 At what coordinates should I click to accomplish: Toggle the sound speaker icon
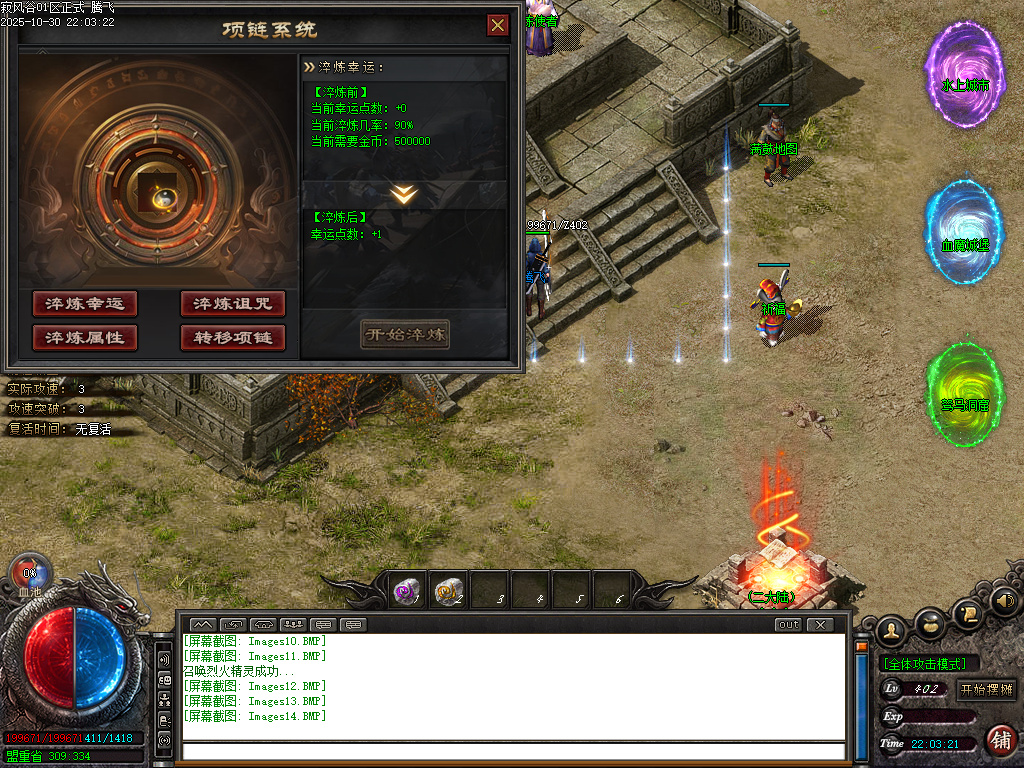[x=1004, y=601]
